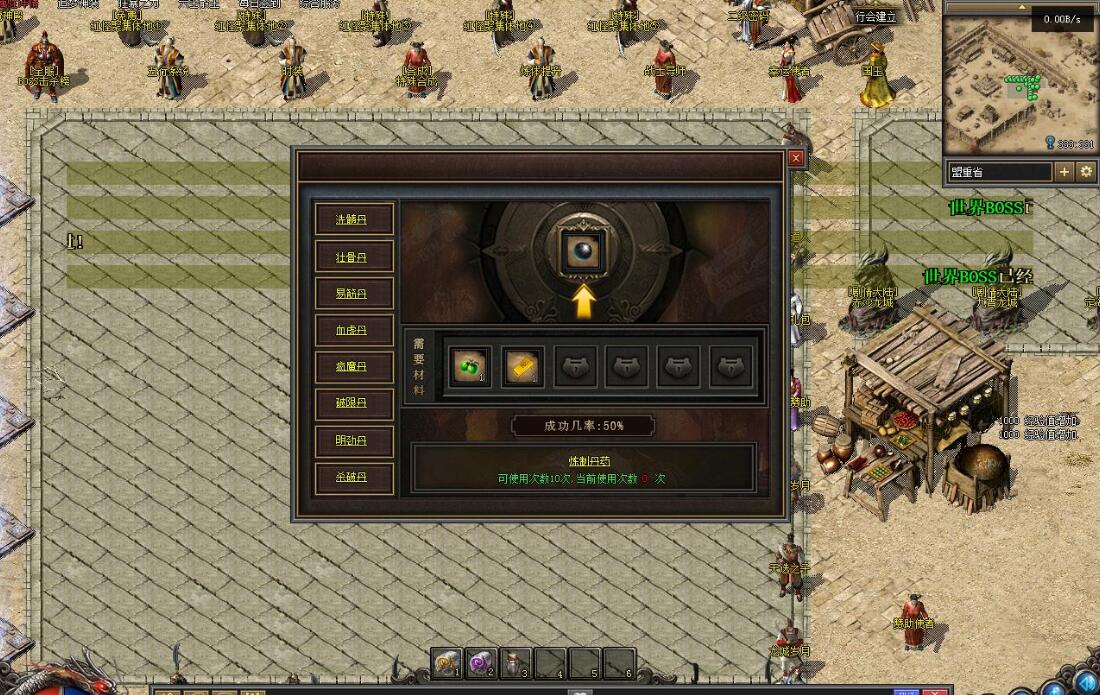This screenshot has height=695, width=1100.
Task: Open the gear settings below the minimap
Action: click(x=1086, y=172)
